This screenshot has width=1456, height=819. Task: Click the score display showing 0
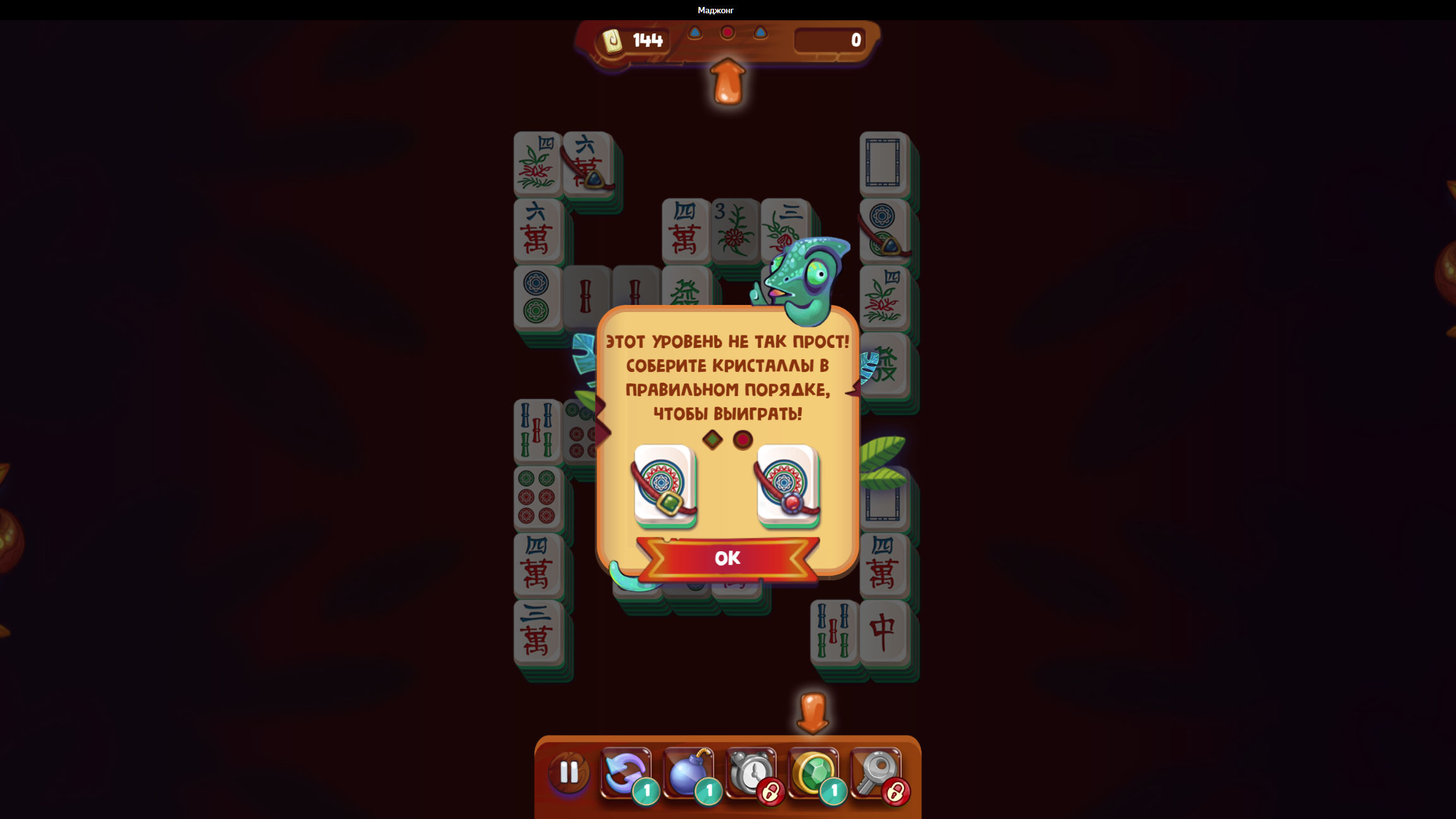tap(855, 40)
